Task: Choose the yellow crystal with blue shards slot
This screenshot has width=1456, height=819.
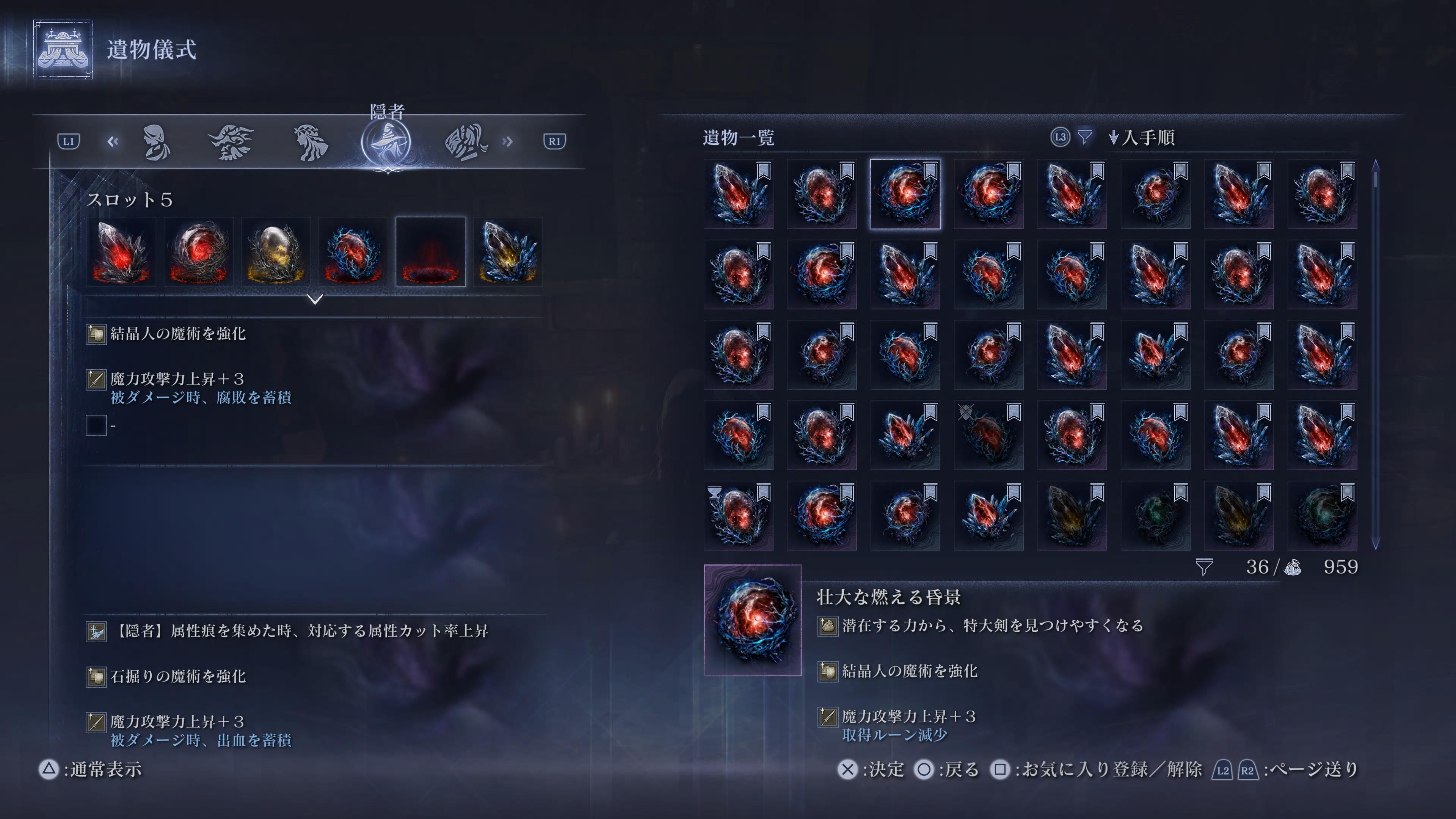Action: click(508, 251)
